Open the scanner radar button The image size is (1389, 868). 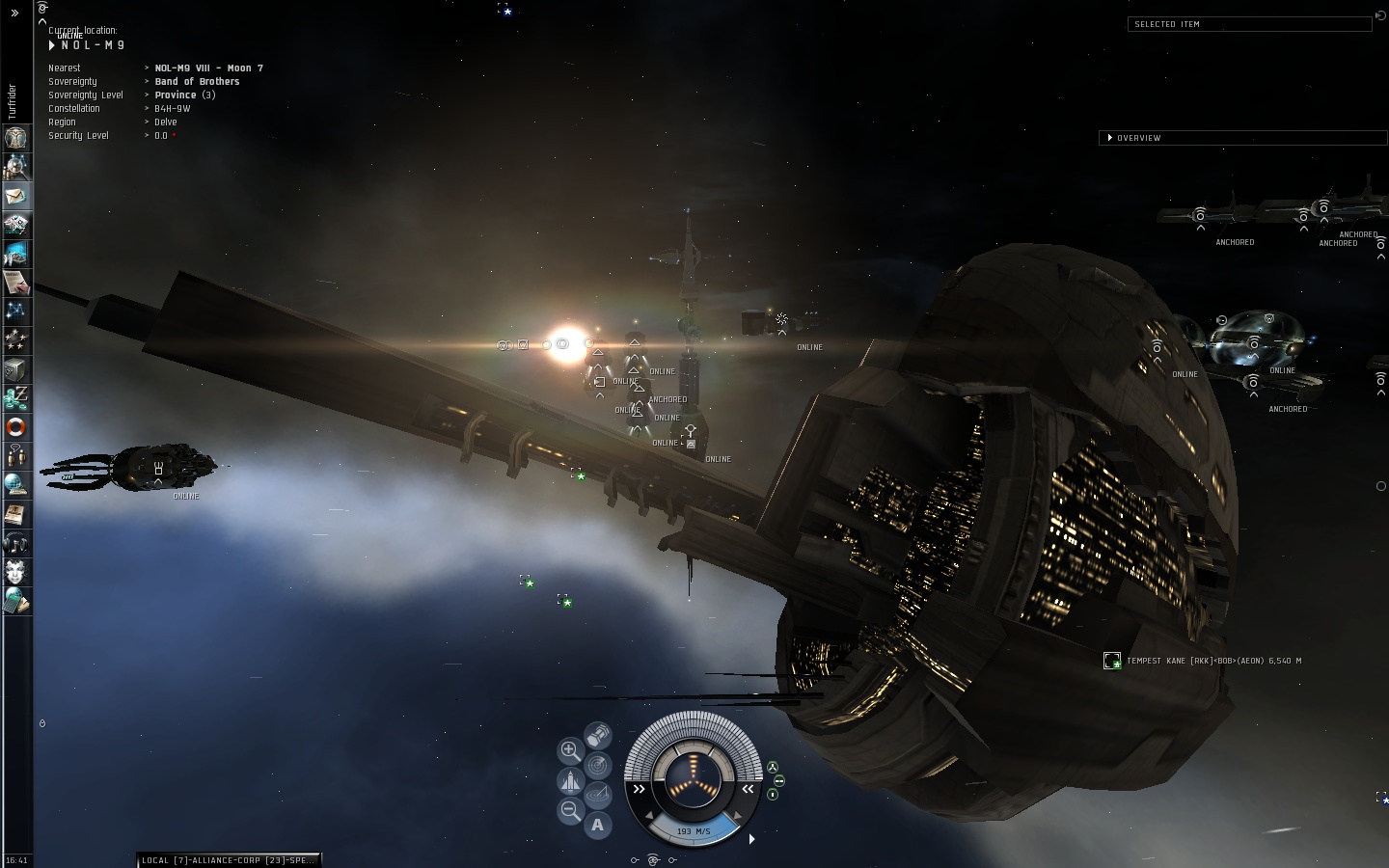[x=598, y=766]
